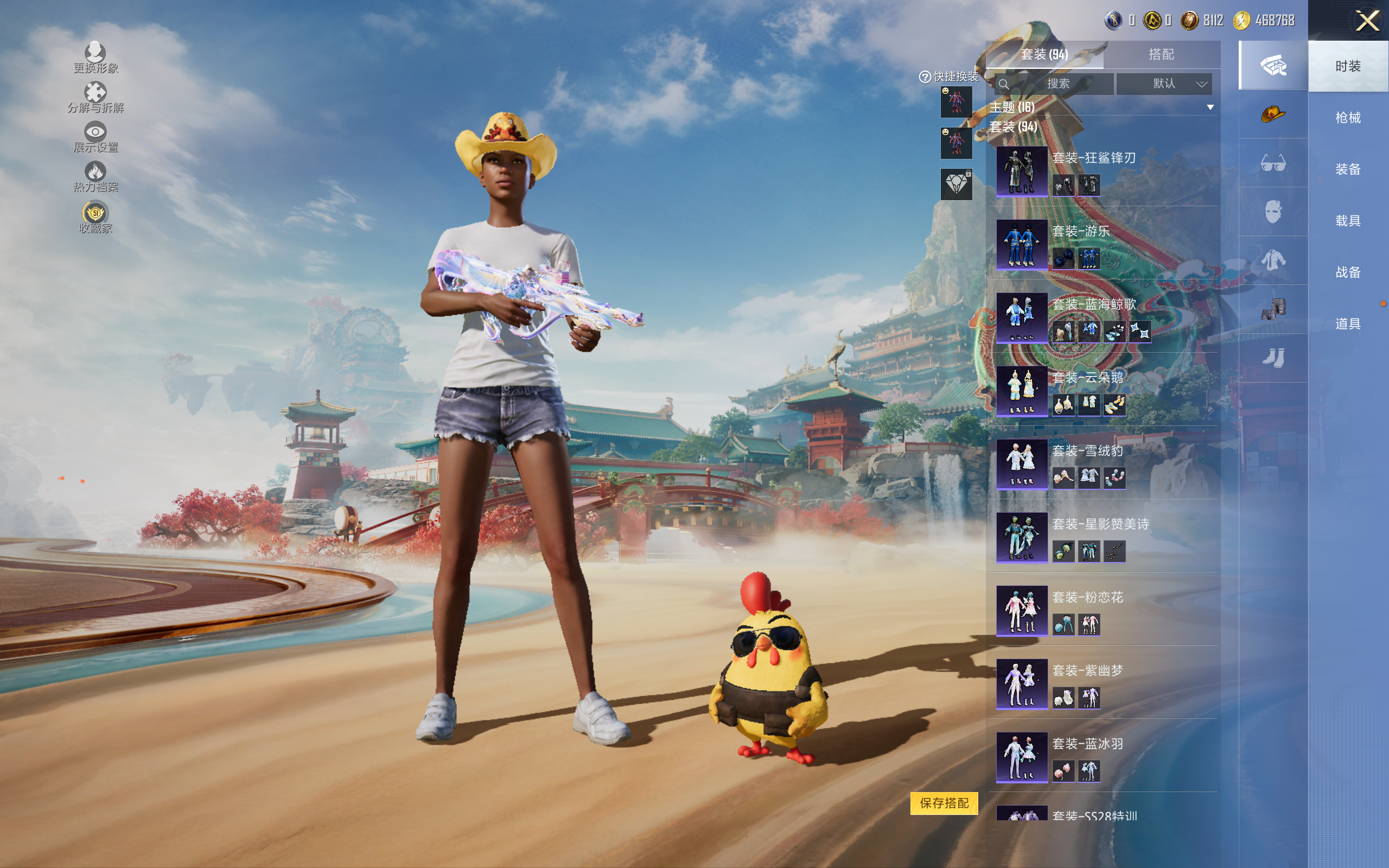Open 展示设置 display settings
The width and height of the screenshot is (1389, 868).
[95, 137]
